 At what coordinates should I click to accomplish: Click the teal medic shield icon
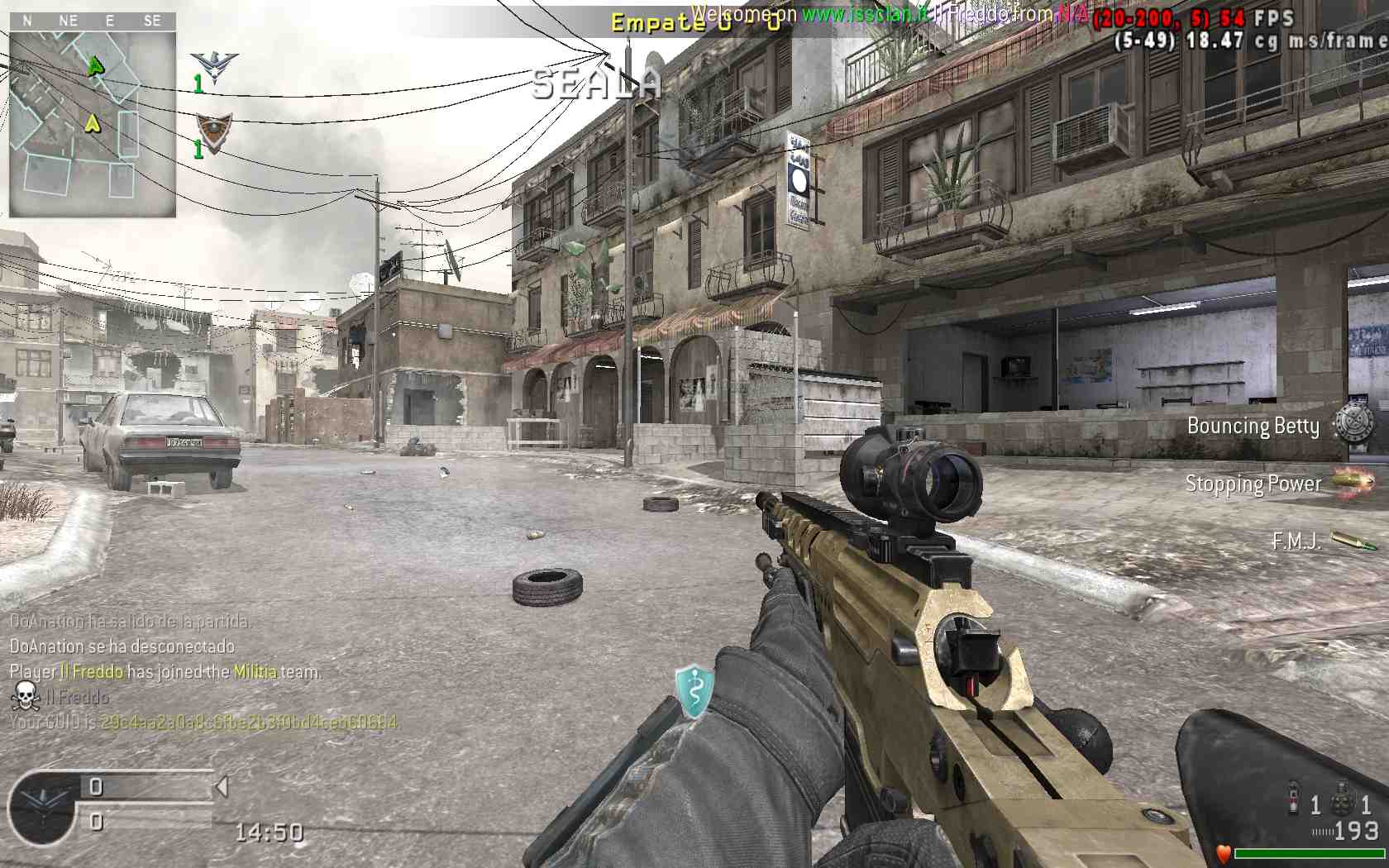694,689
